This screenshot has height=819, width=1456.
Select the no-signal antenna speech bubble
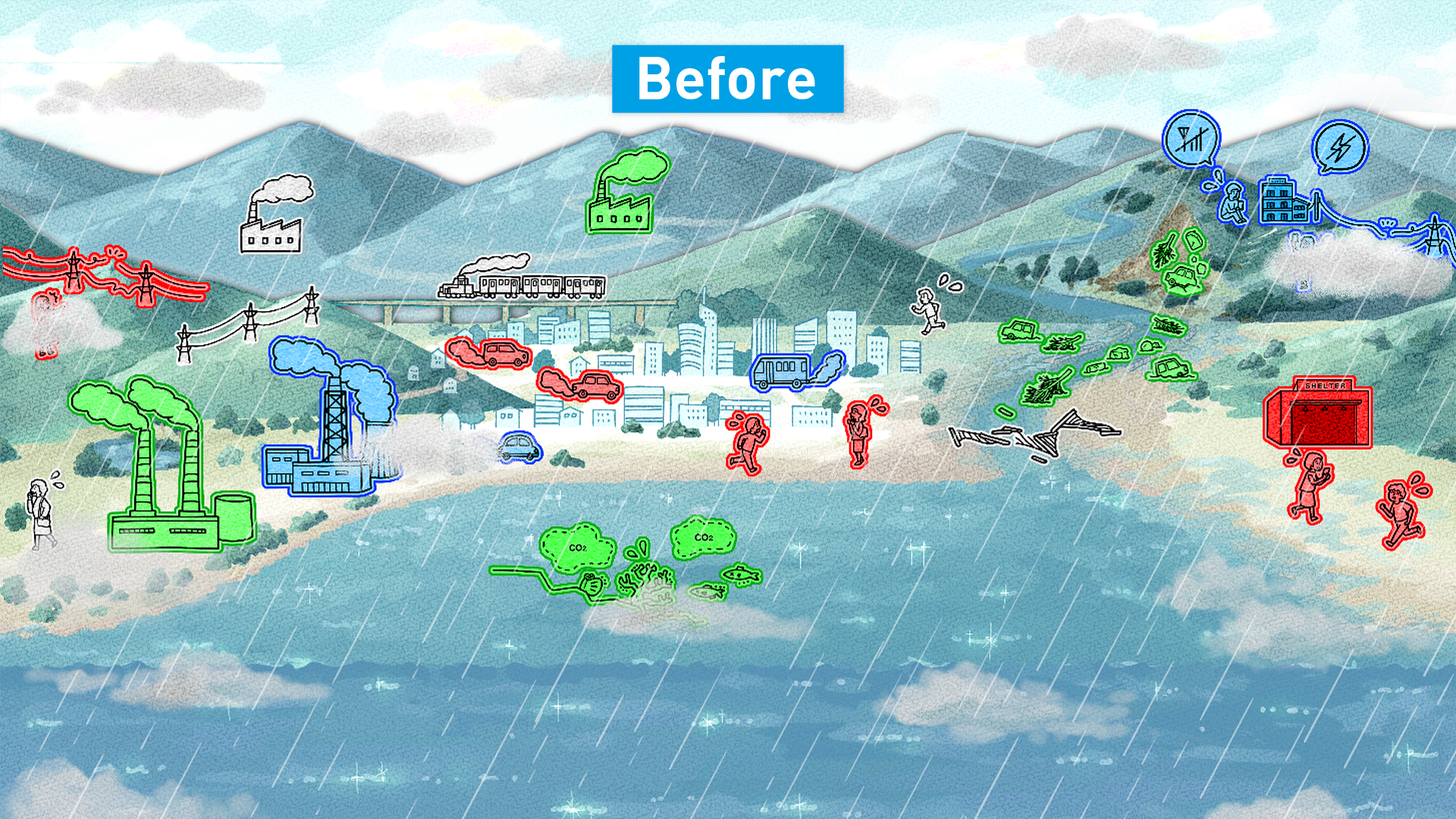tap(1190, 139)
